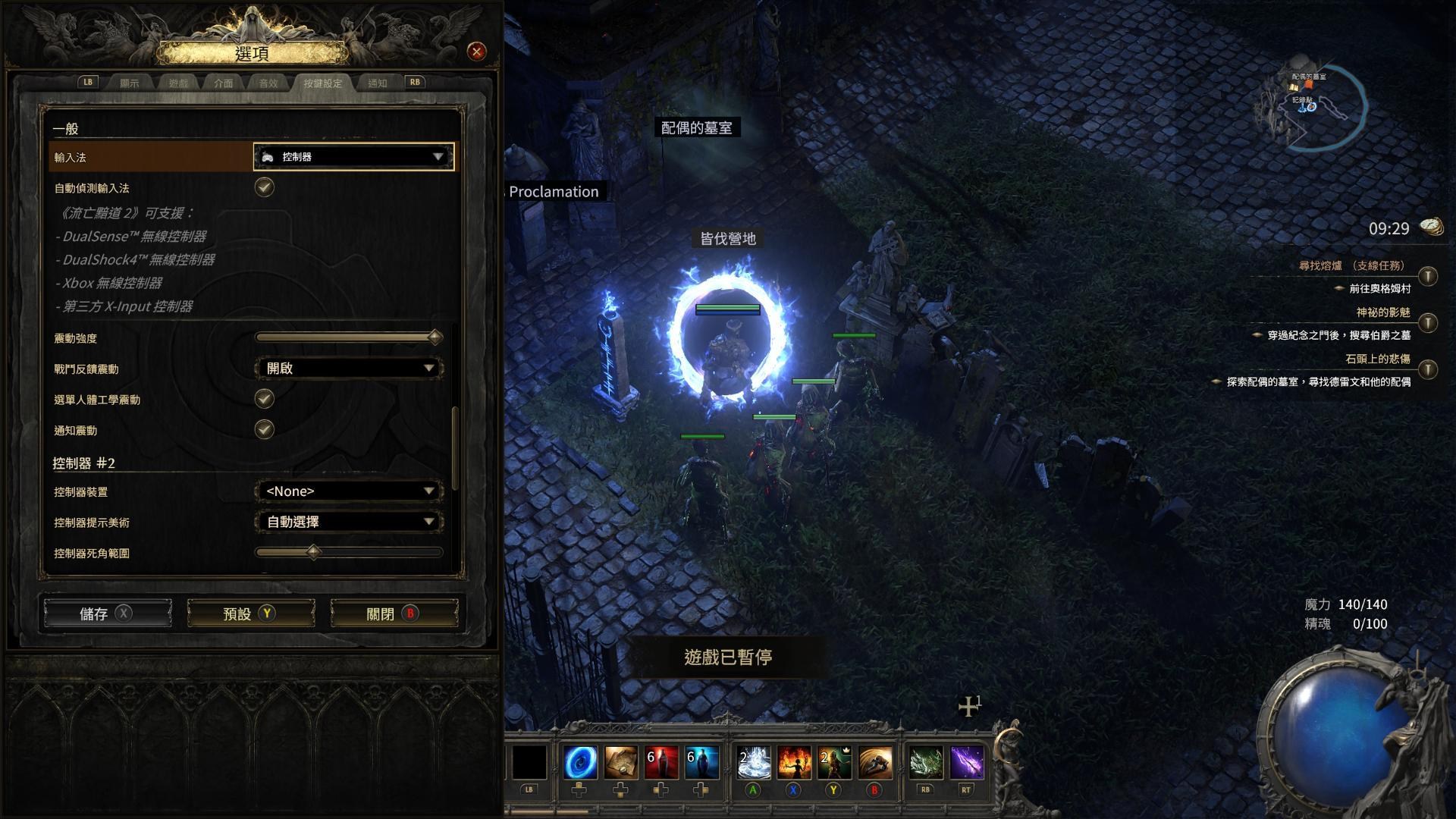The width and height of the screenshot is (1456, 819).
Task: Reset to defaults with the 預設 button
Action: tap(250, 613)
